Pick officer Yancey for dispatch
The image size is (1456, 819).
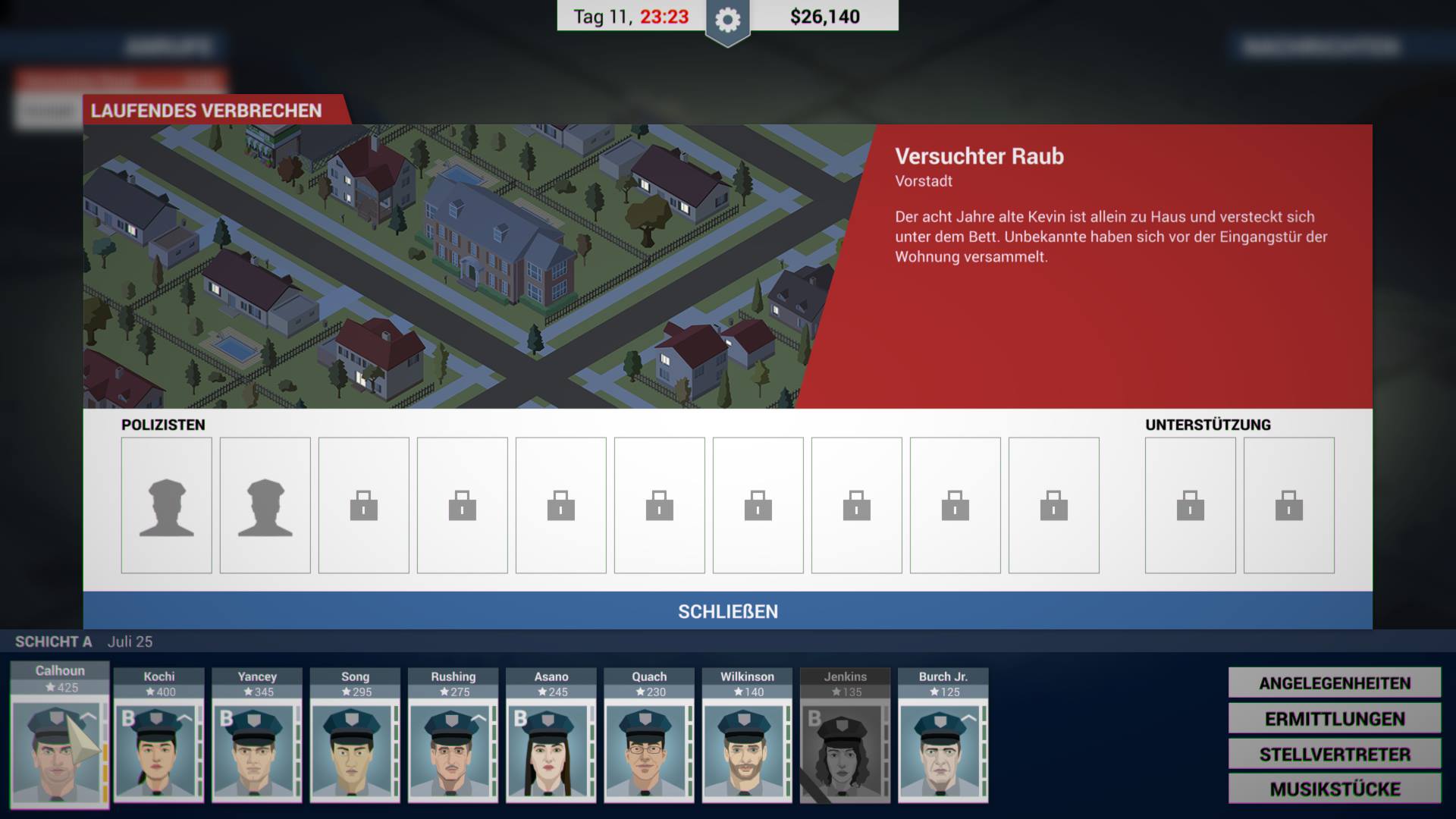(256, 751)
